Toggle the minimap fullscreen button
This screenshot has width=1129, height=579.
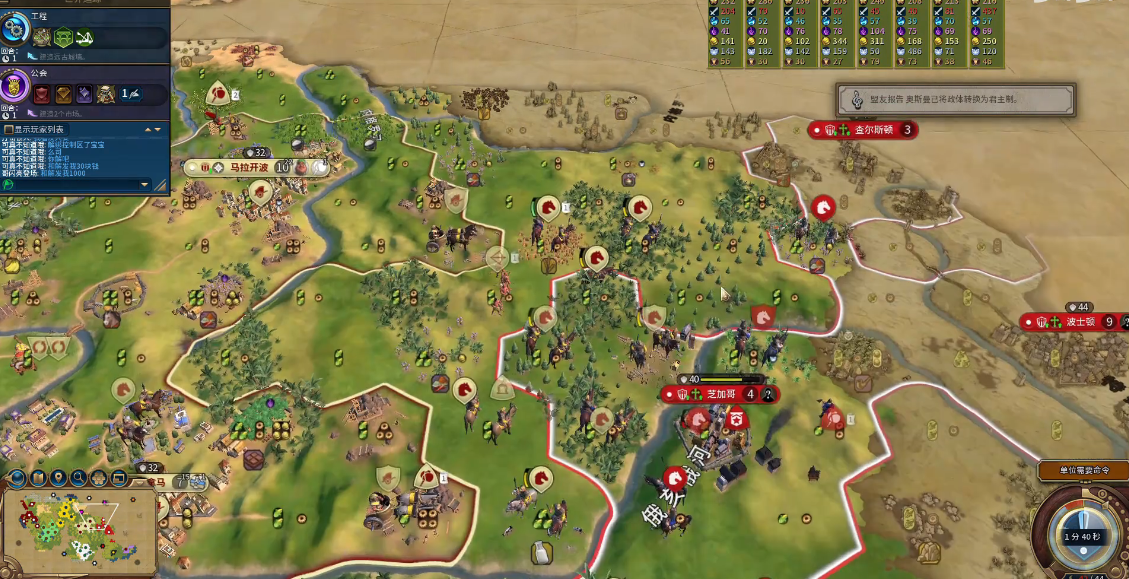[x=121, y=478]
